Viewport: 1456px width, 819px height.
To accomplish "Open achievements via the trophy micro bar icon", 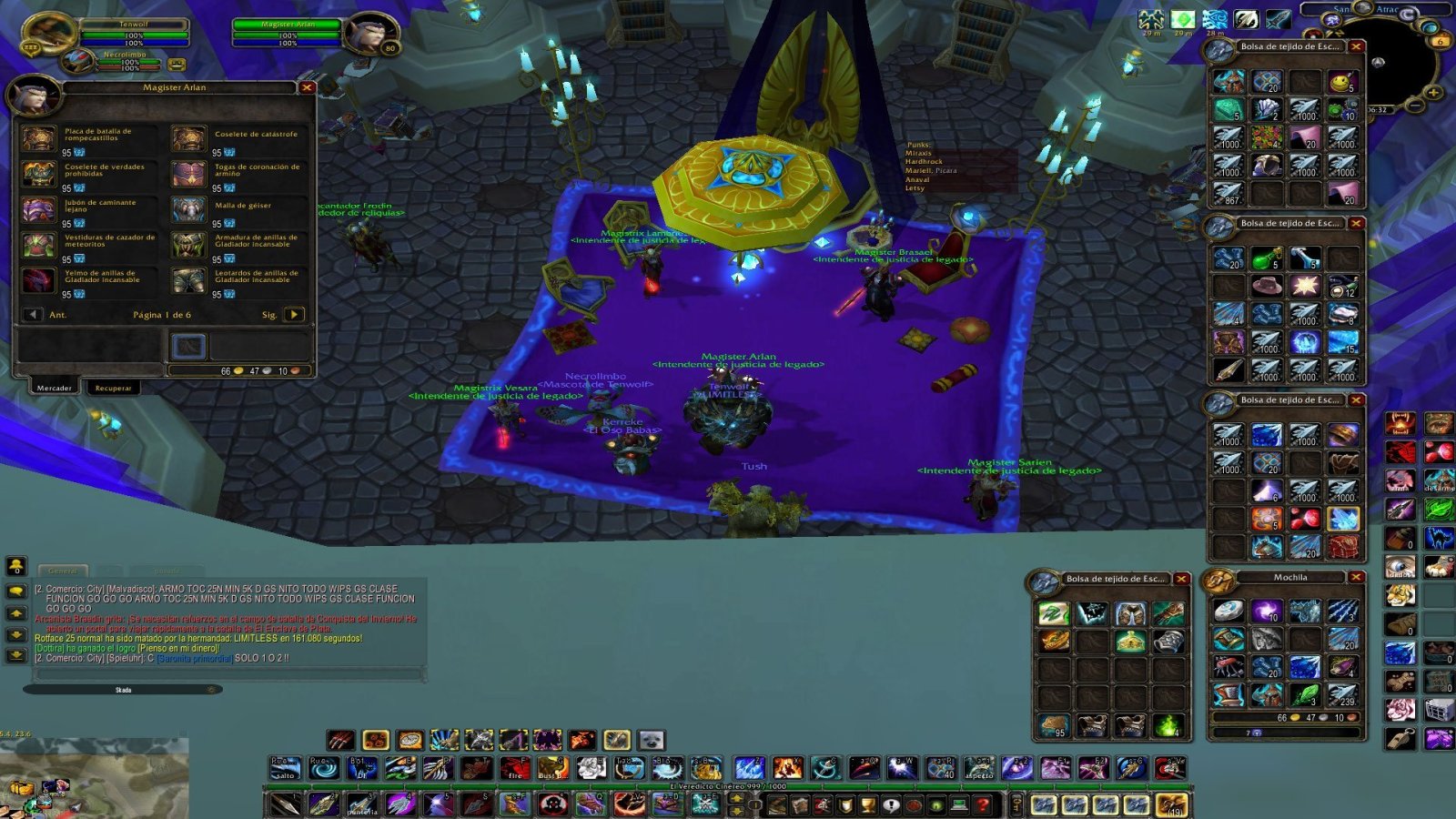I will click(x=866, y=804).
